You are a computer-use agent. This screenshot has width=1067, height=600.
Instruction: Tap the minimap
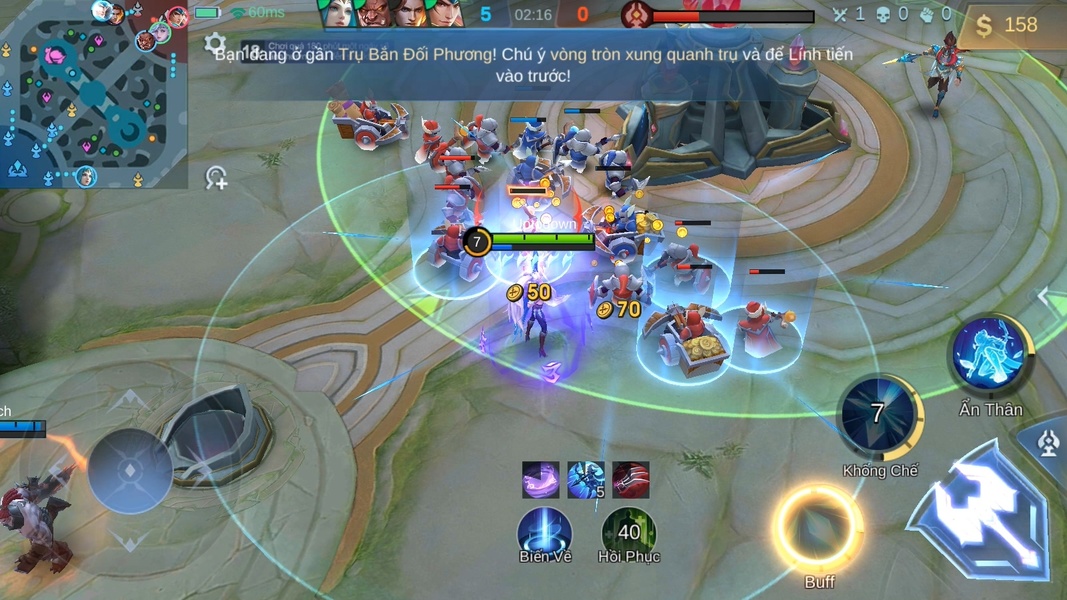(x=93, y=95)
